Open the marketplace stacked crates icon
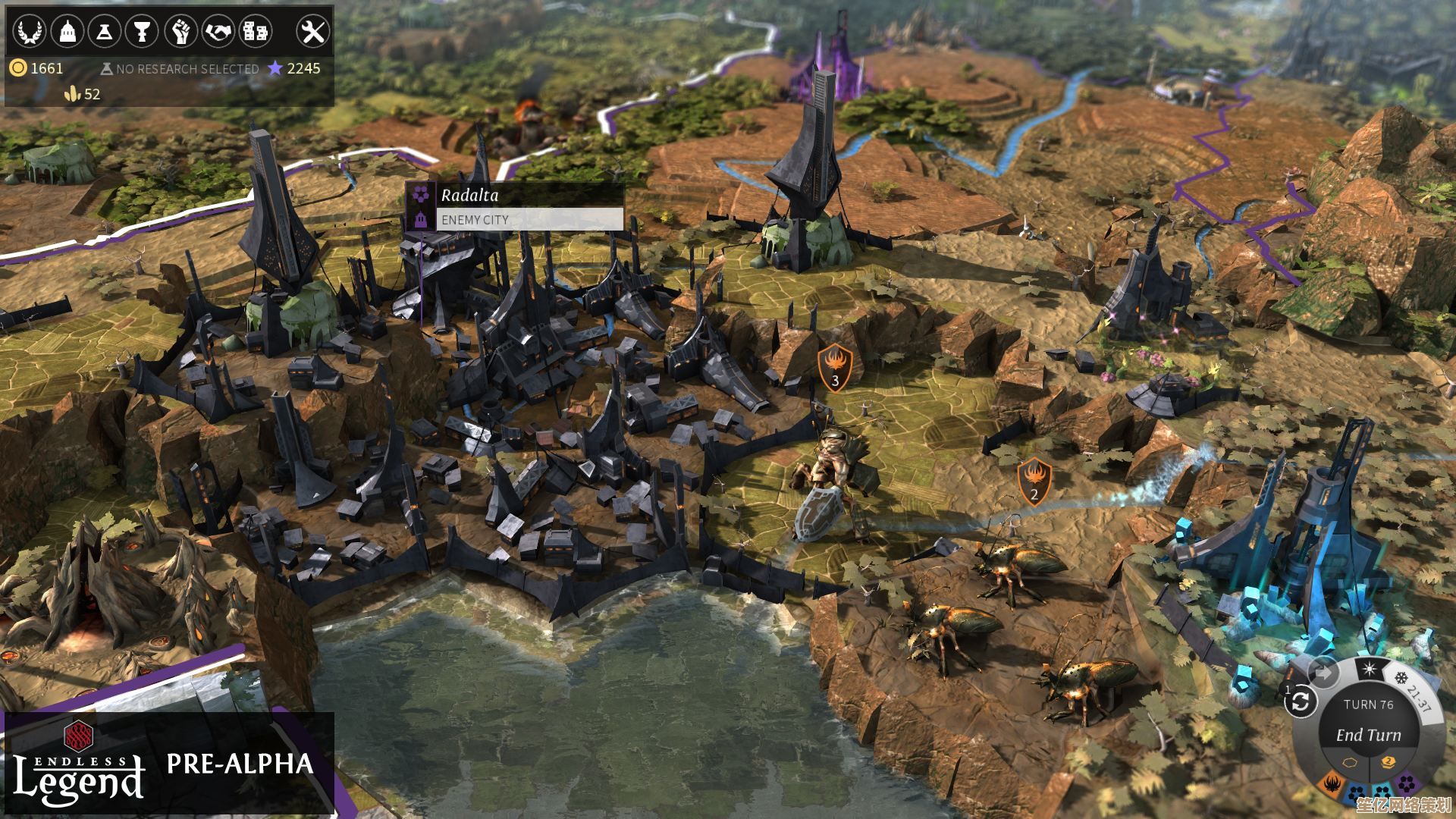Image resolution: width=1456 pixels, height=819 pixels. [x=255, y=31]
